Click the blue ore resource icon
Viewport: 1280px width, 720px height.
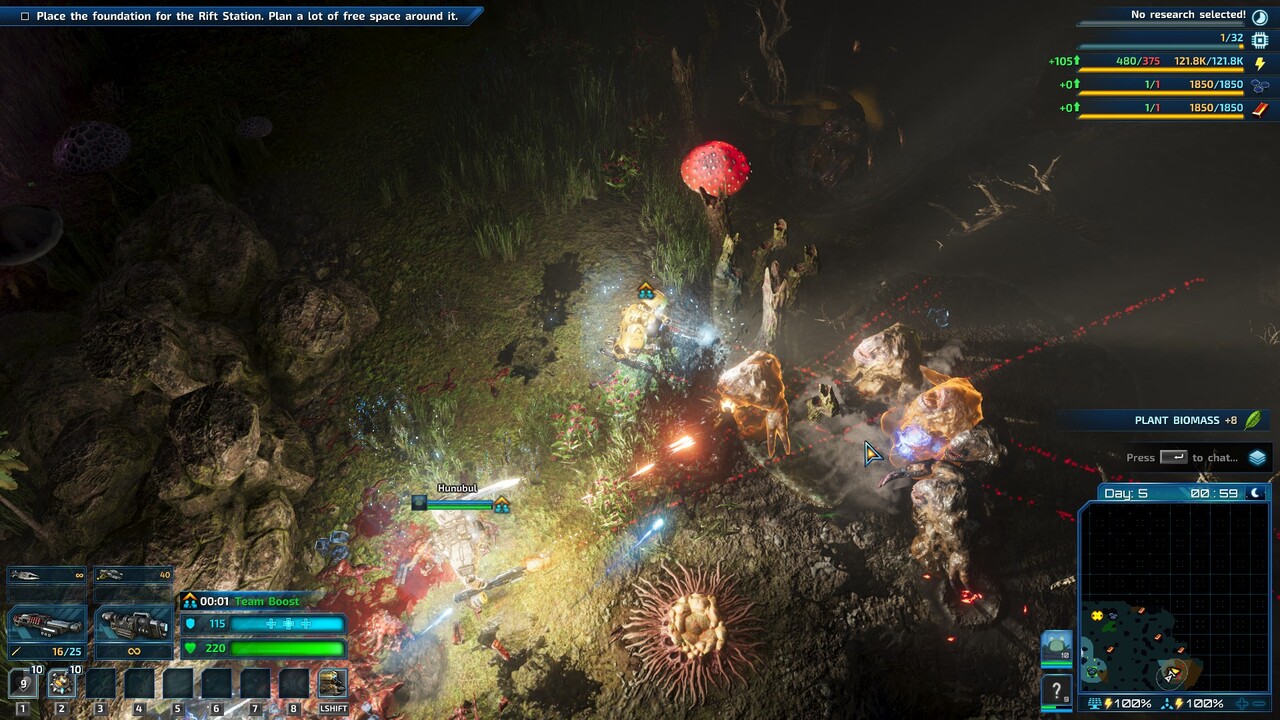(x=1260, y=85)
